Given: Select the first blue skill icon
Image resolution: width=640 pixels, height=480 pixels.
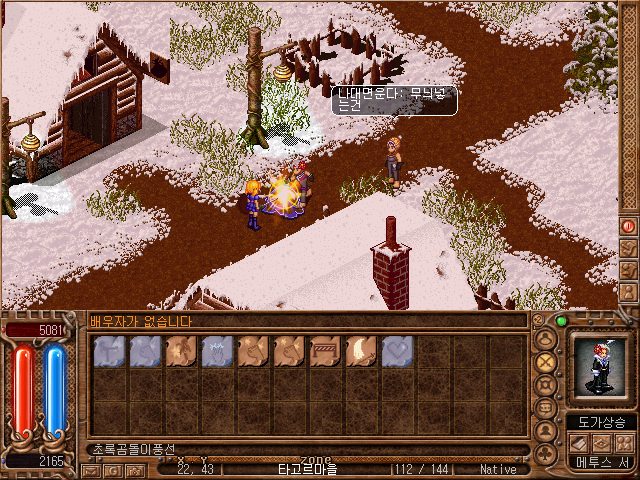Looking at the screenshot, I should click(109, 352).
